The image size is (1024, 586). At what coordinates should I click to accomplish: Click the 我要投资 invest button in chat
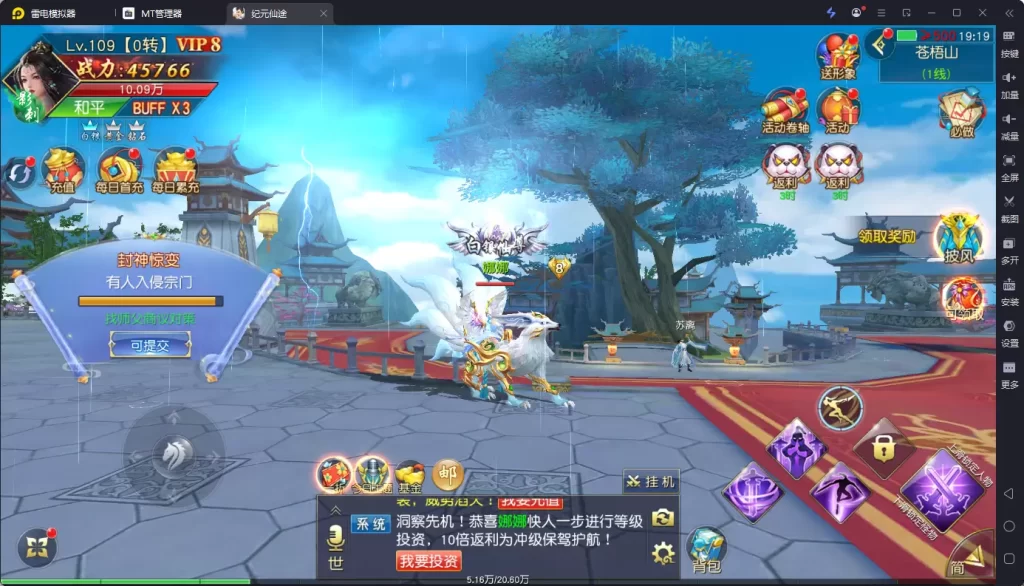pos(429,561)
